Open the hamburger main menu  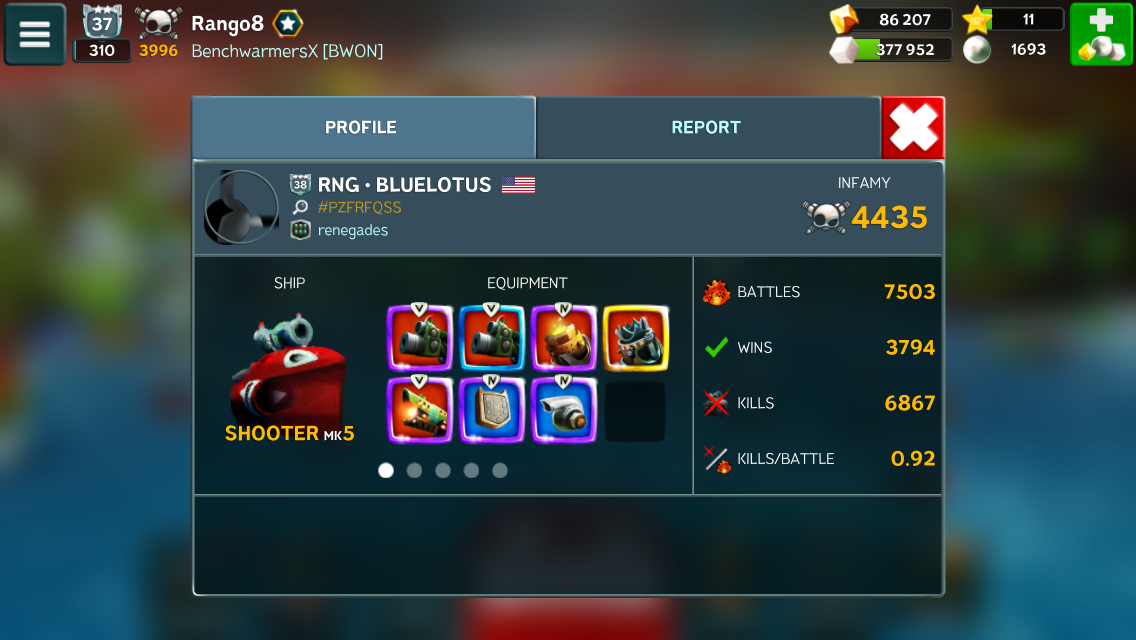(x=35, y=34)
